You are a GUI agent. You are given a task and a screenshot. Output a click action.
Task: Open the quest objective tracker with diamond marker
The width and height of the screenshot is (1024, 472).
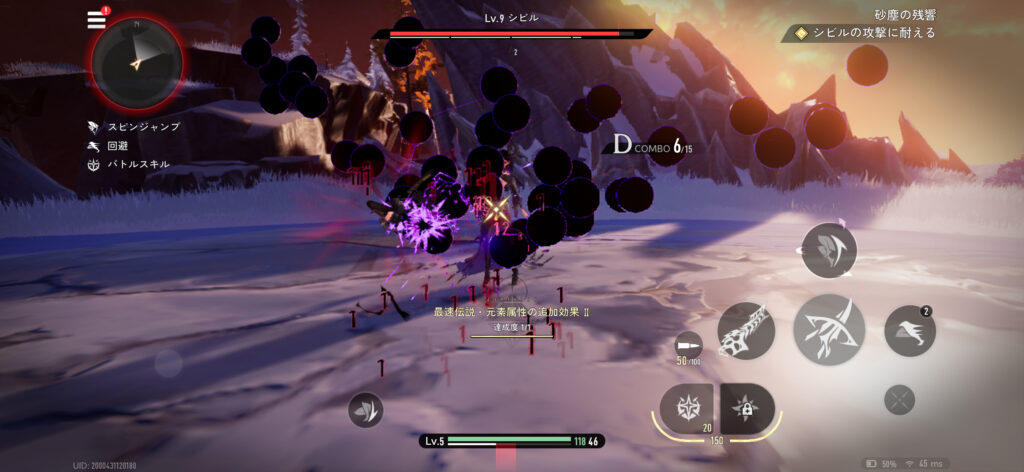[x=865, y=33]
